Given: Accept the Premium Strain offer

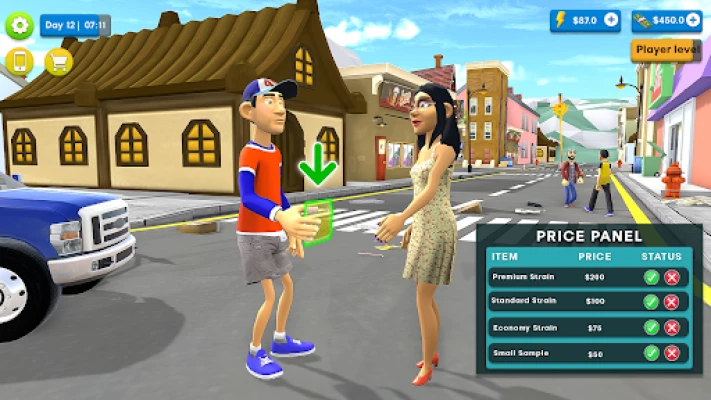Looking at the screenshot, I should pos(651,276).
